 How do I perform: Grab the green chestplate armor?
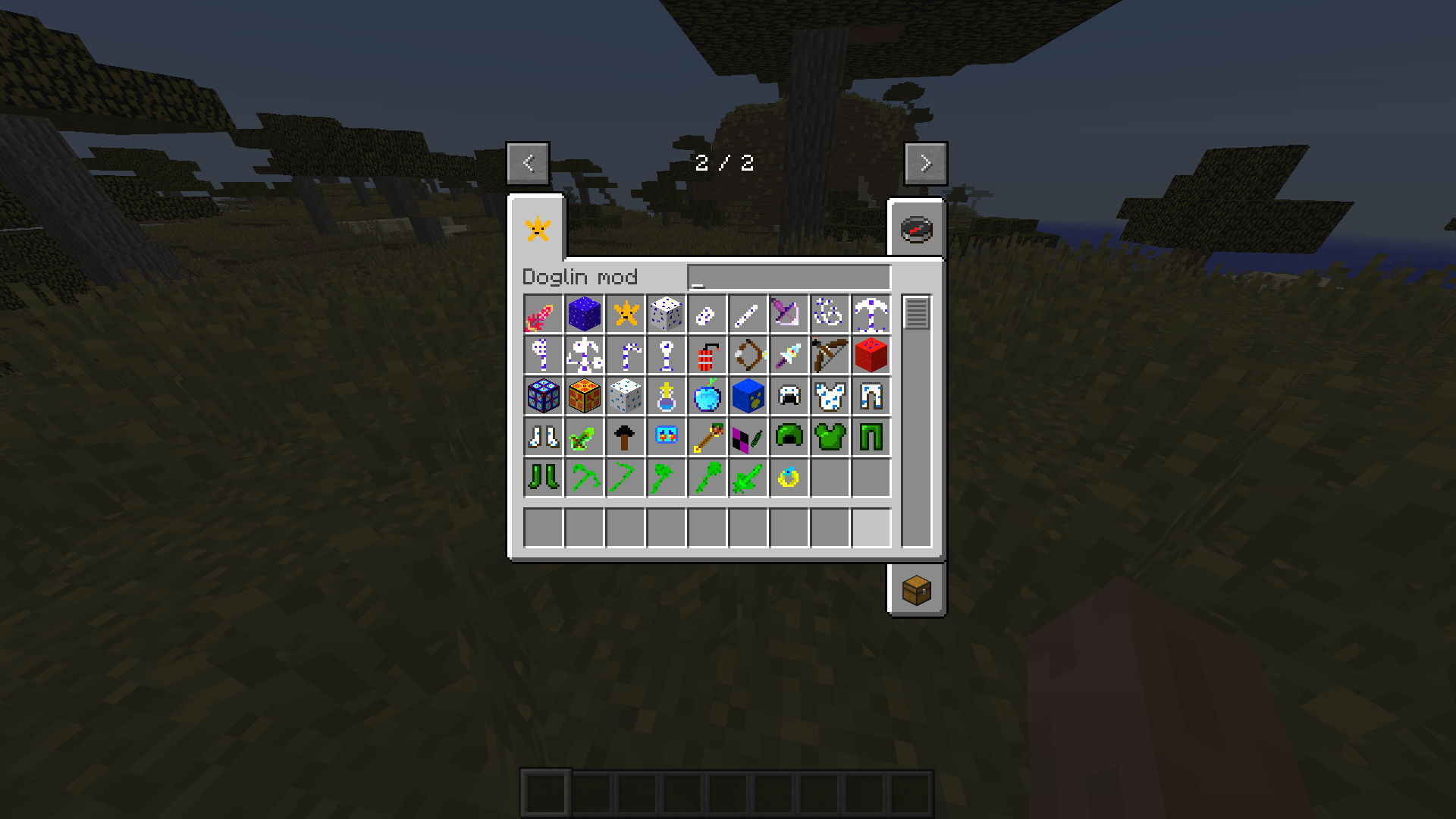click(x=830, y=436)
